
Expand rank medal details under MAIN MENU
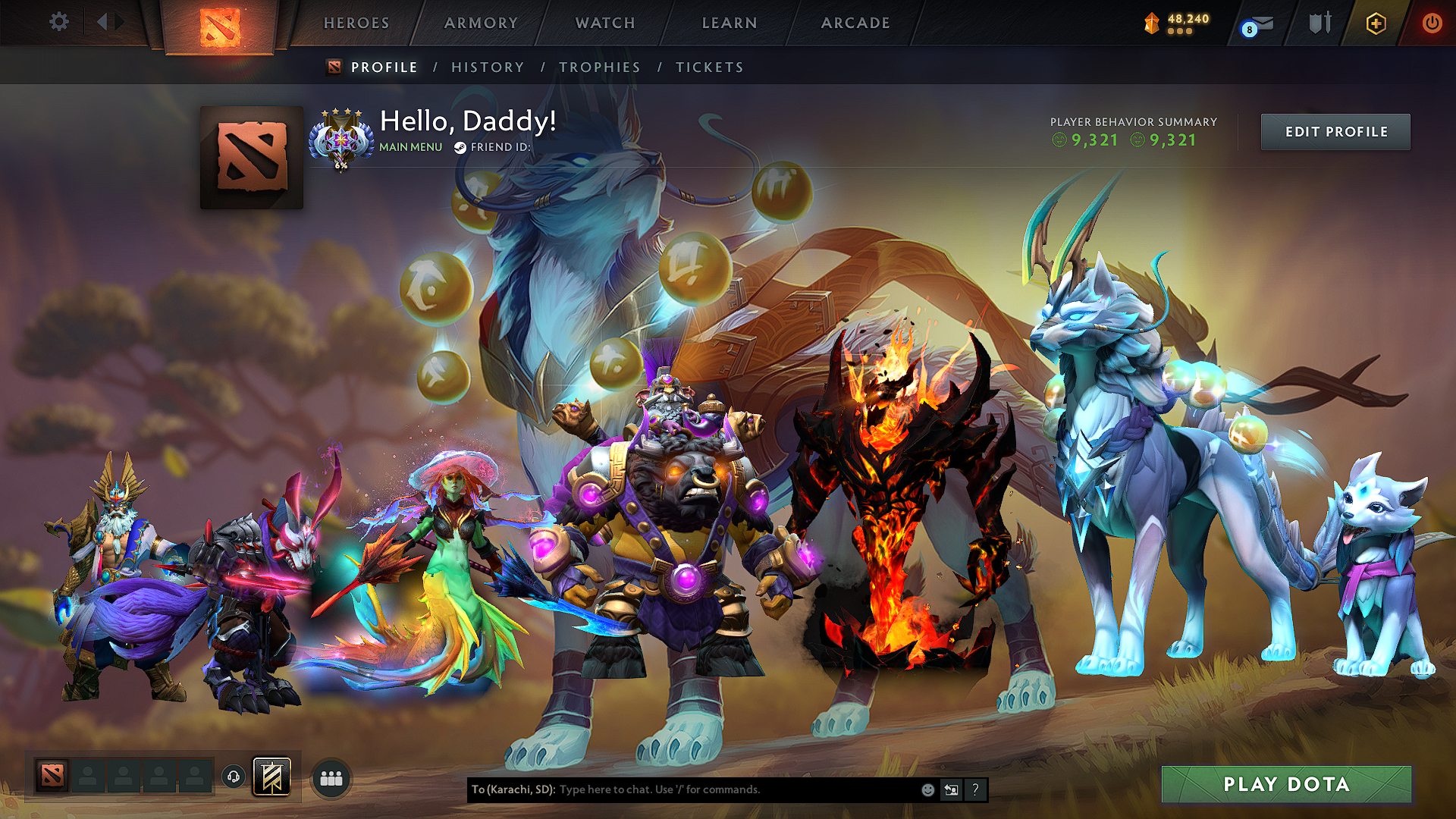coord(343,140)
